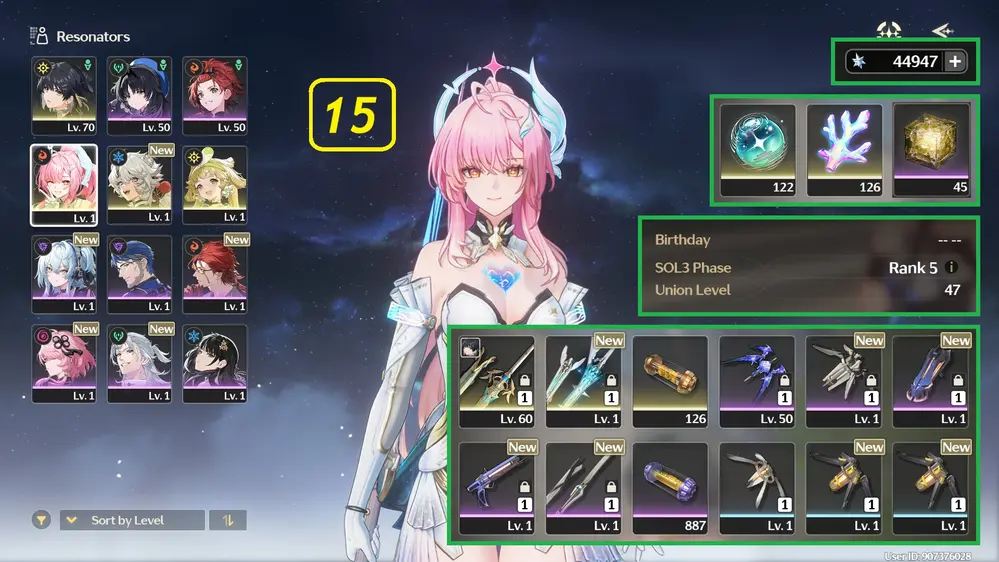The height and width of the screenshot is (562, 999).
Task: Open the Sort by Level dropdown
Action: 132,520
